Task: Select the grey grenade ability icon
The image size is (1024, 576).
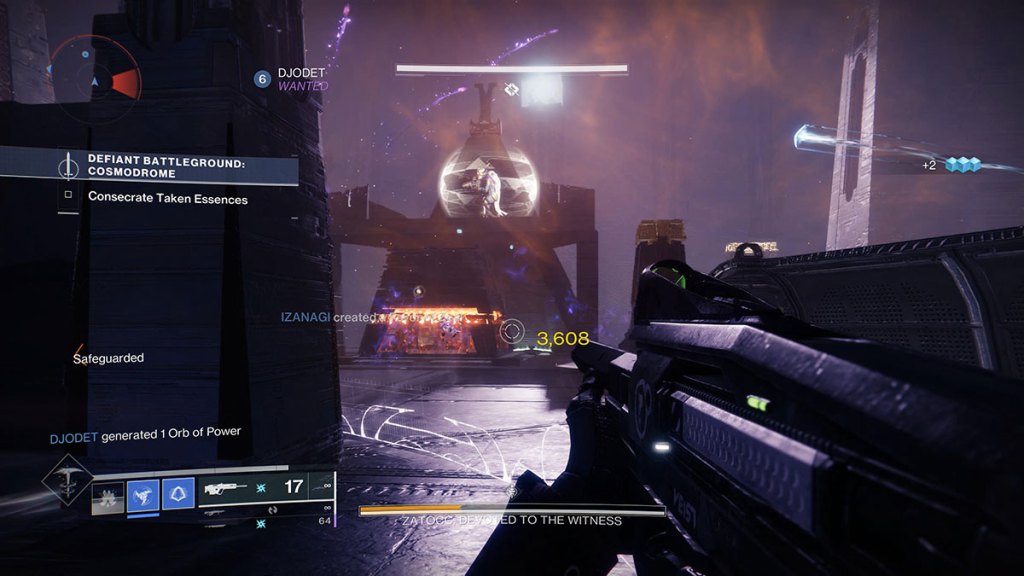Action: click(108, 497)
